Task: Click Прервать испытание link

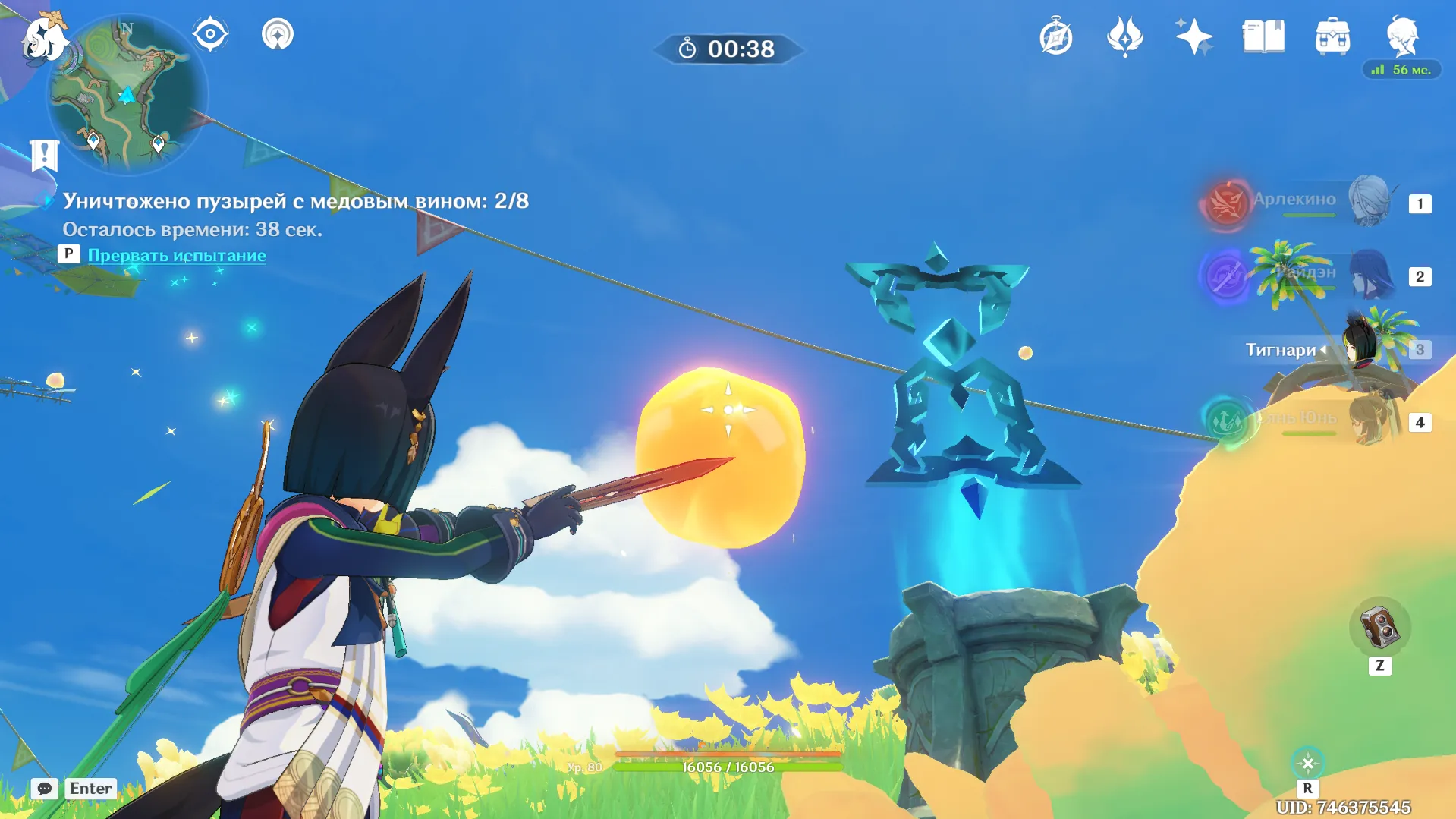Action: 178,256
